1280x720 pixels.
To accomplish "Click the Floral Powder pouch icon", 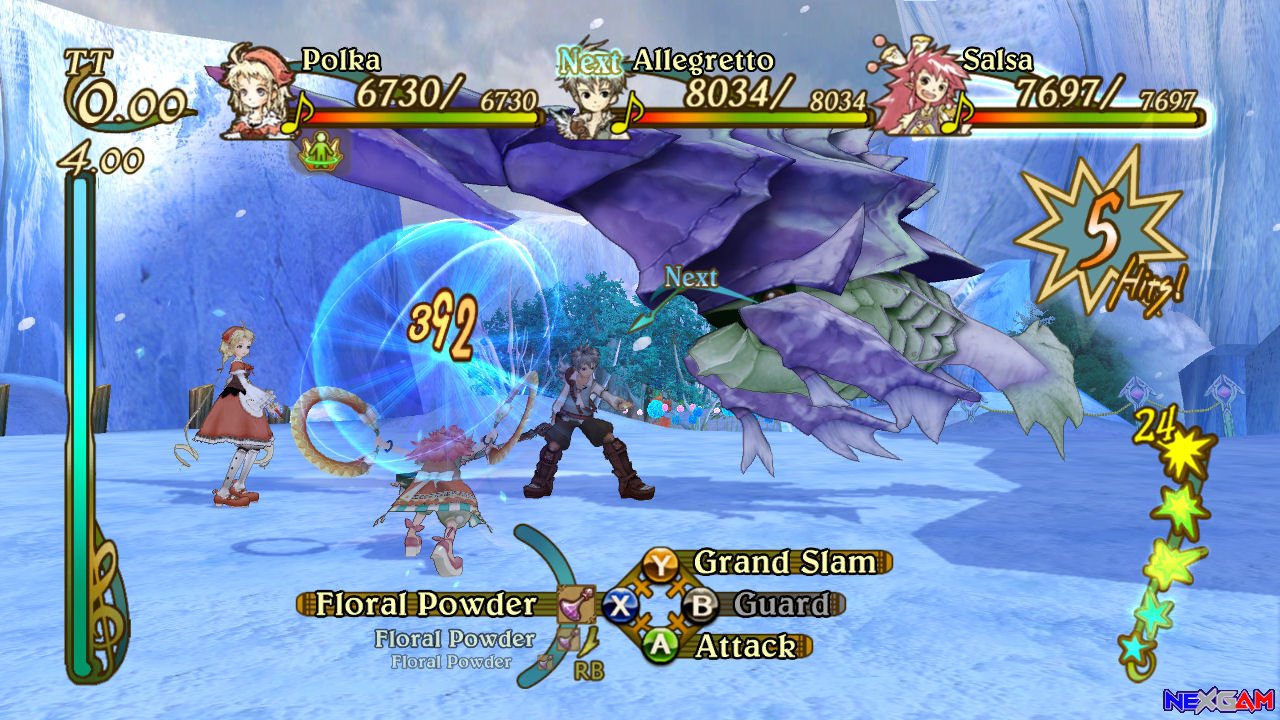I will point(576,604).
